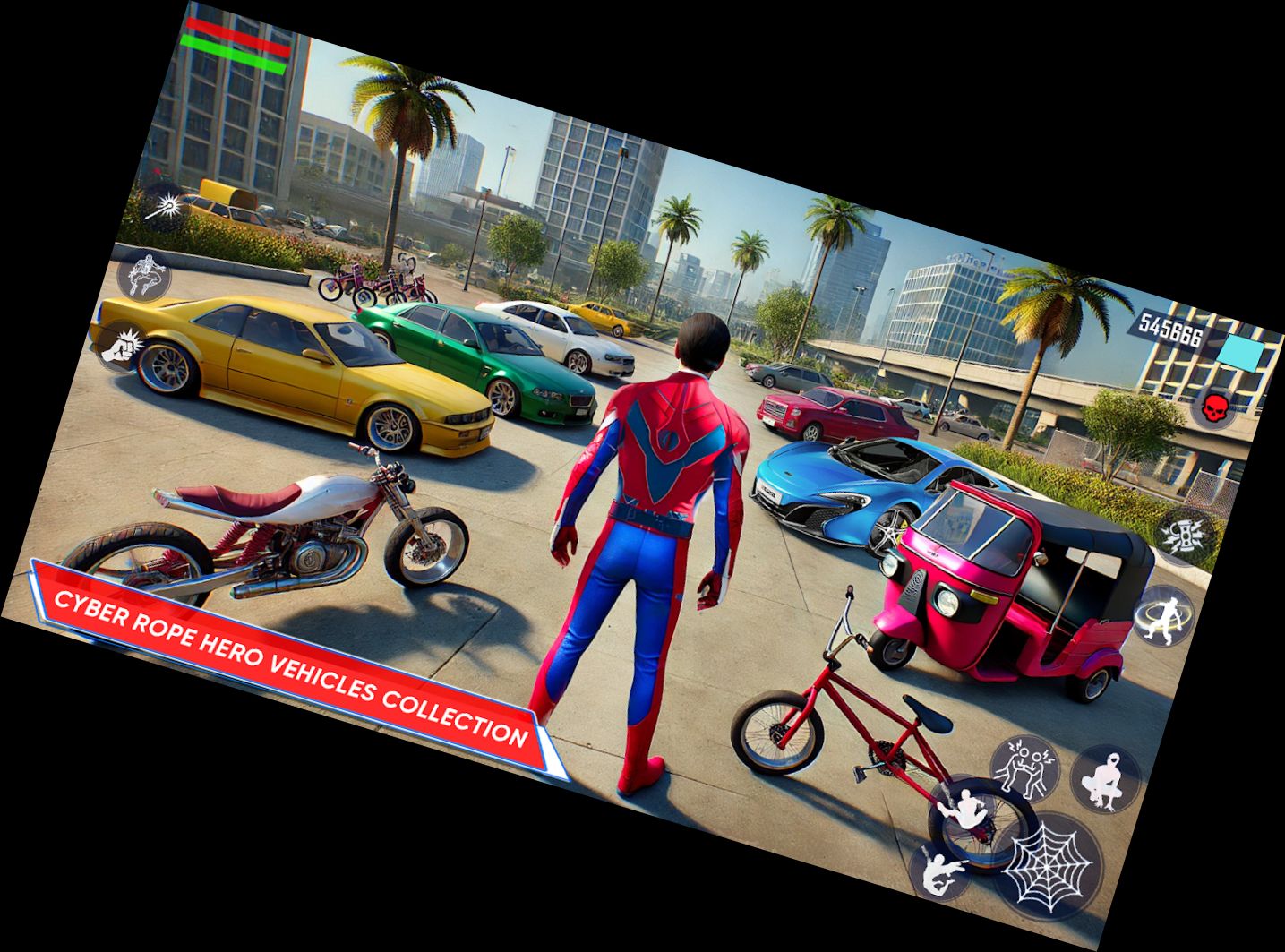Image resolution: width=1285 pixels, height=952 pixels.
Task: Tap the skull wanted-level icon
Action: 1217,407
